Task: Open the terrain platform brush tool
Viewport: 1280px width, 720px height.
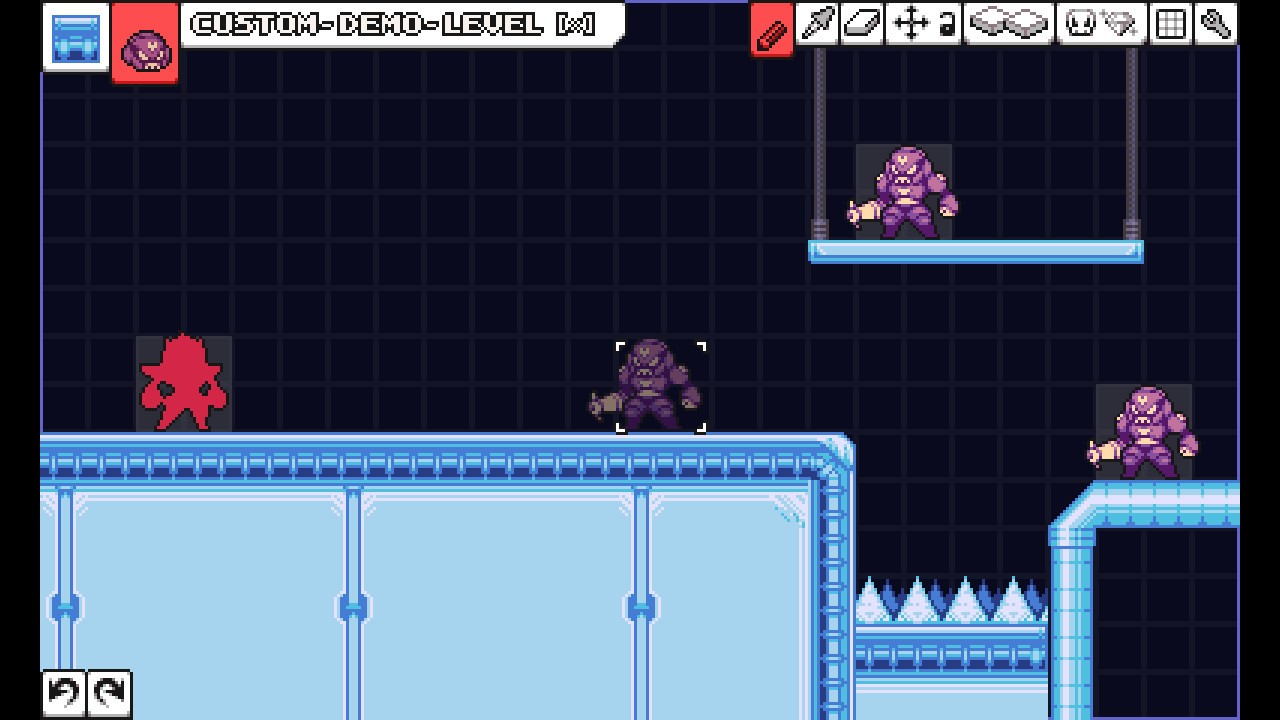Action: tap(1007, 24)
